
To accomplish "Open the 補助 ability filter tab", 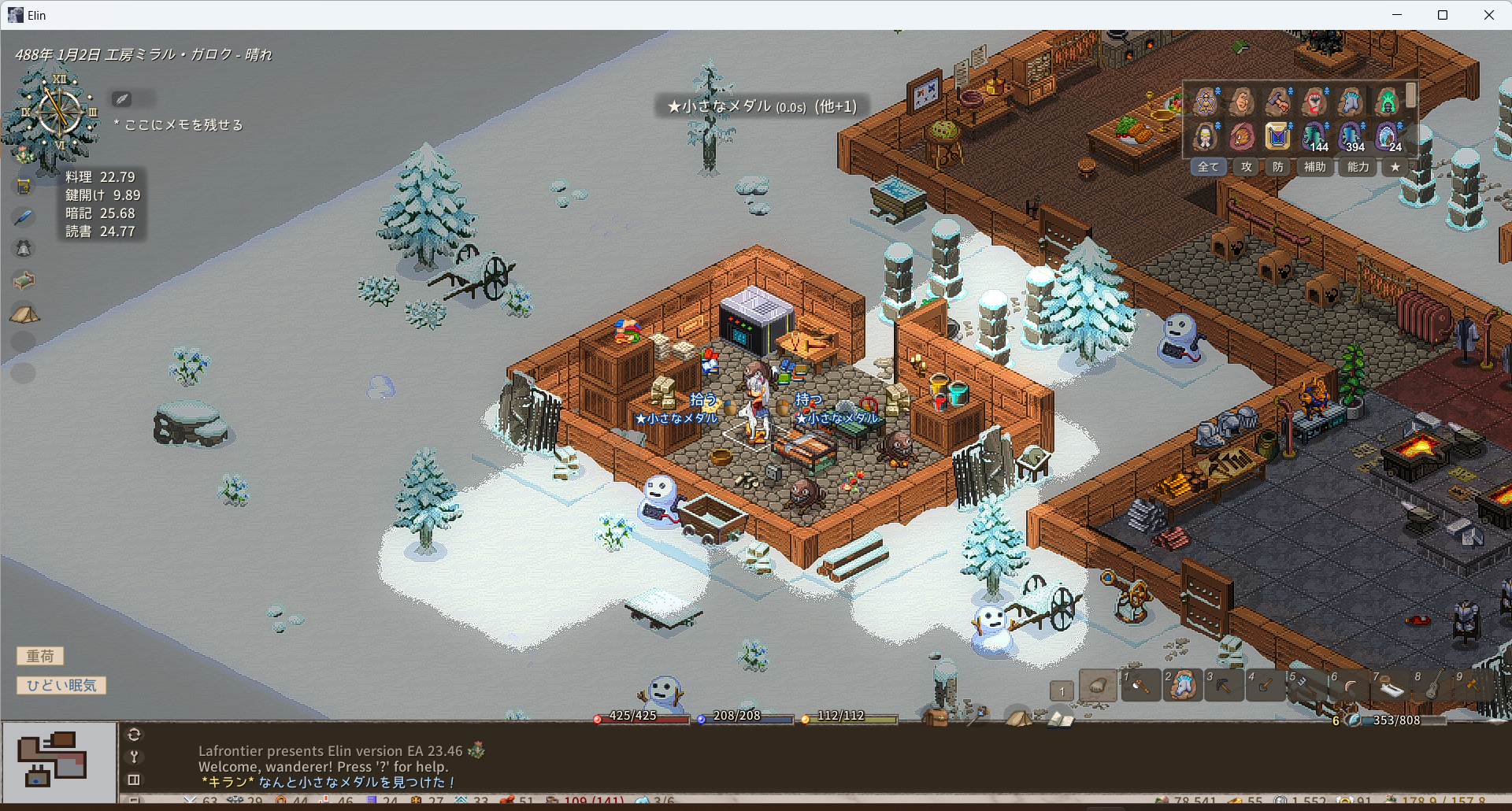I will point(1314,167).
